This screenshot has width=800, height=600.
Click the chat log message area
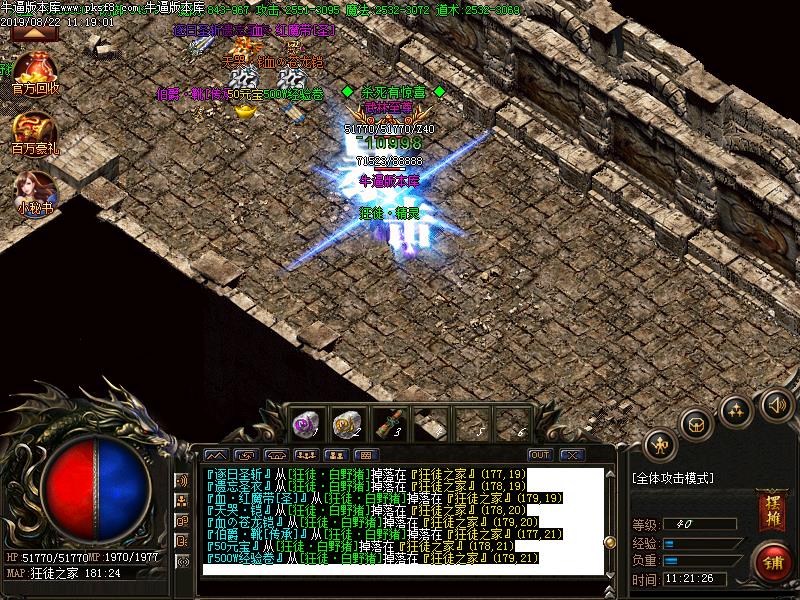click(x=400, y=520)
